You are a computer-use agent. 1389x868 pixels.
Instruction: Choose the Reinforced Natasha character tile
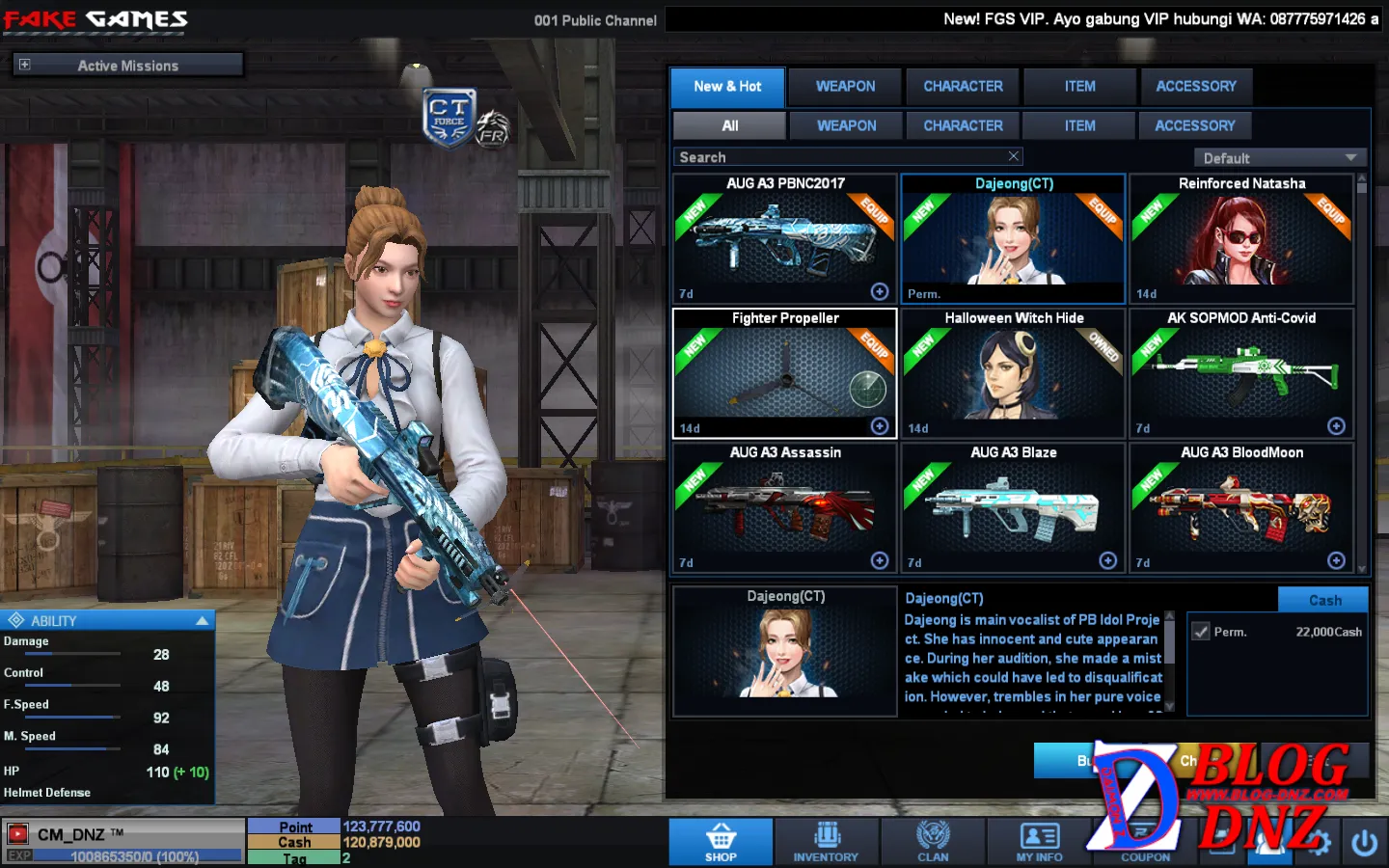tap(1241, 239)
